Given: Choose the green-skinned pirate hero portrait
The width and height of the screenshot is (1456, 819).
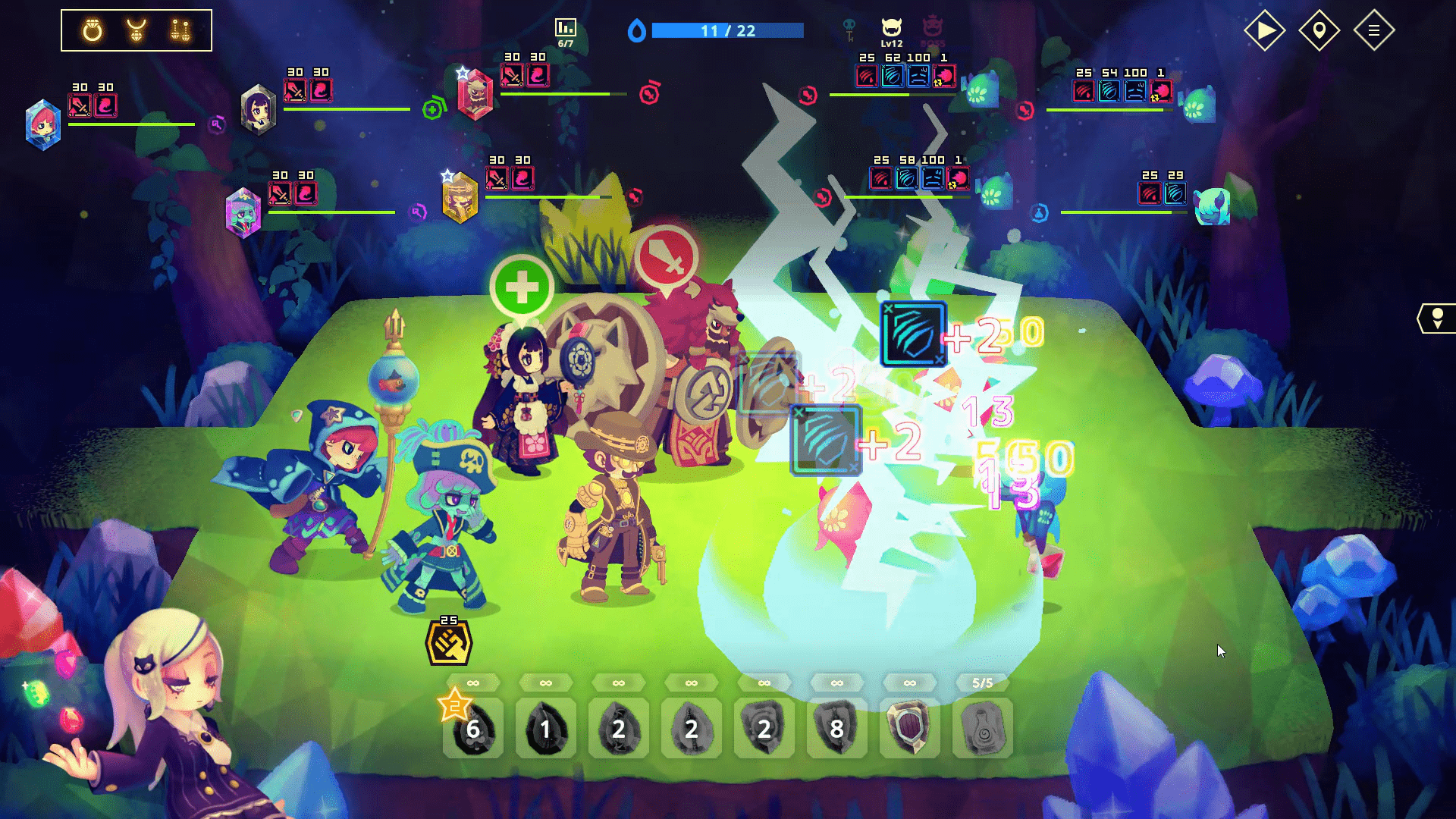Looking at the screenshot, I should (243, 212).
